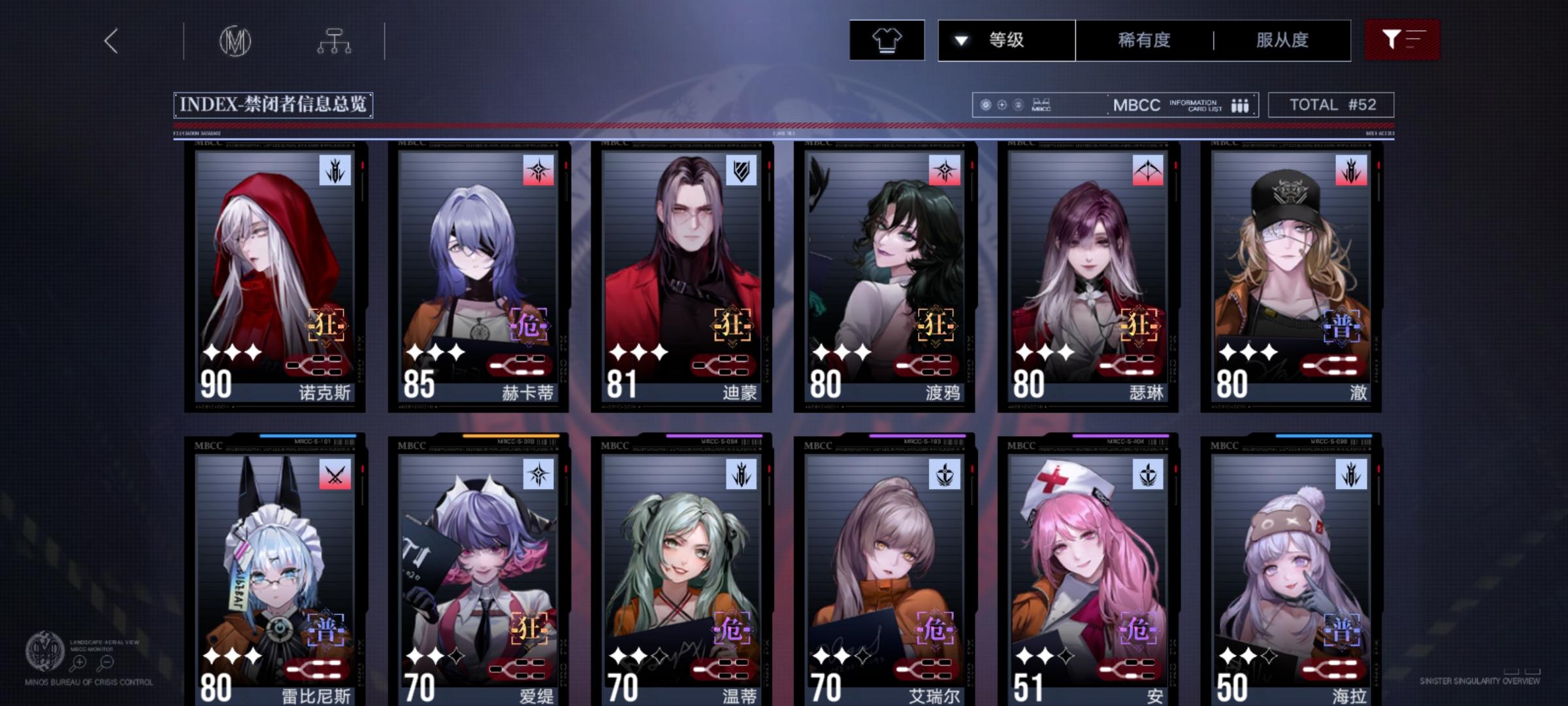Toggle the first circular faction emblem near MBCC
The width and height of the screenshot is (1568, 706).
(985, 105)
